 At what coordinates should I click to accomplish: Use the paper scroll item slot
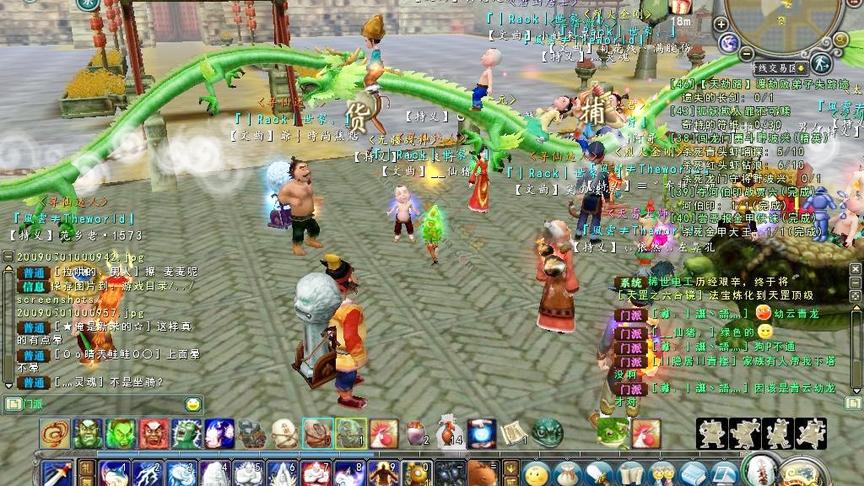tap(514, 434)
